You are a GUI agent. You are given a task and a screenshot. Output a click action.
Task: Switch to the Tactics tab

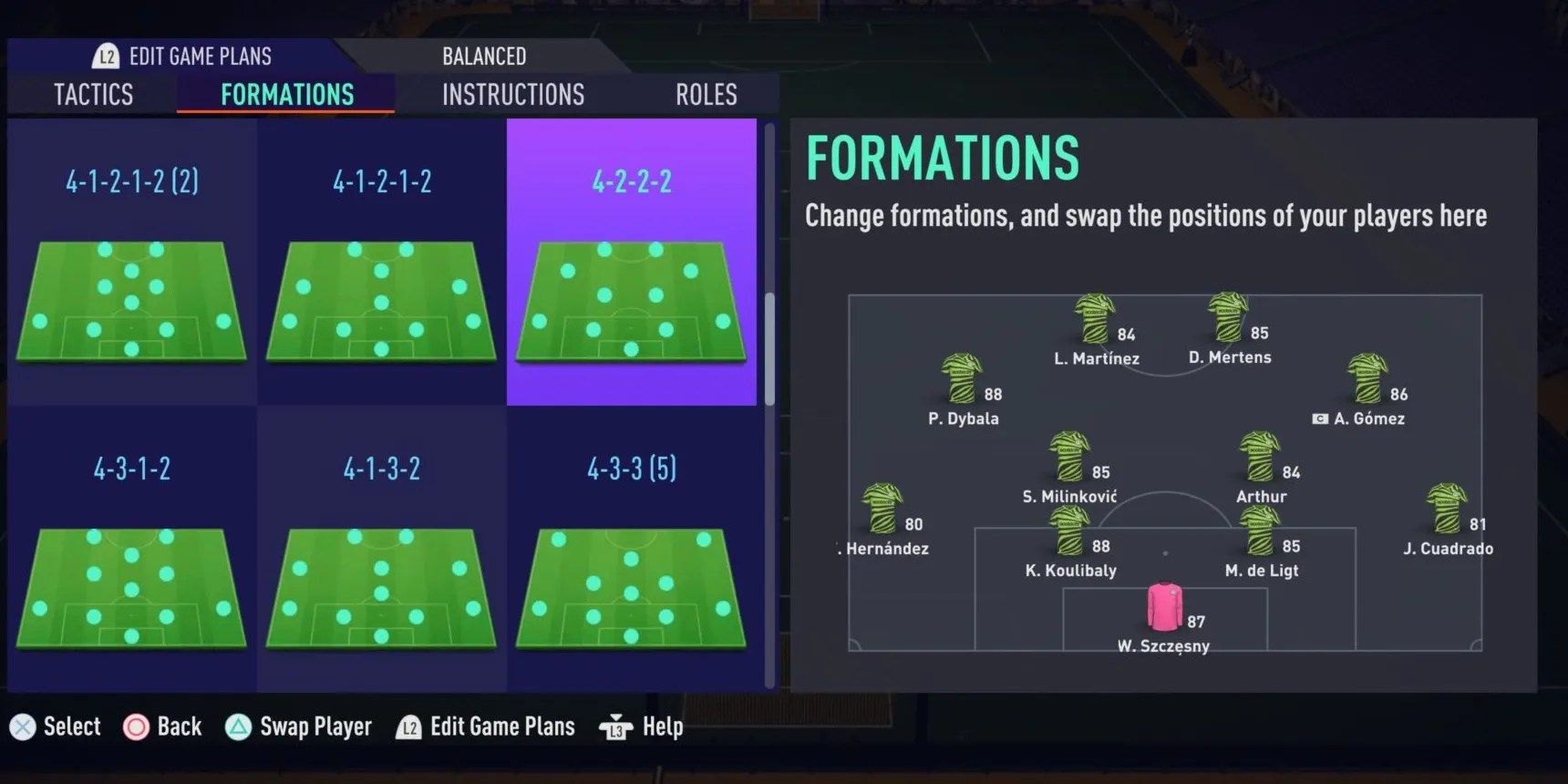tap(91, 94)
